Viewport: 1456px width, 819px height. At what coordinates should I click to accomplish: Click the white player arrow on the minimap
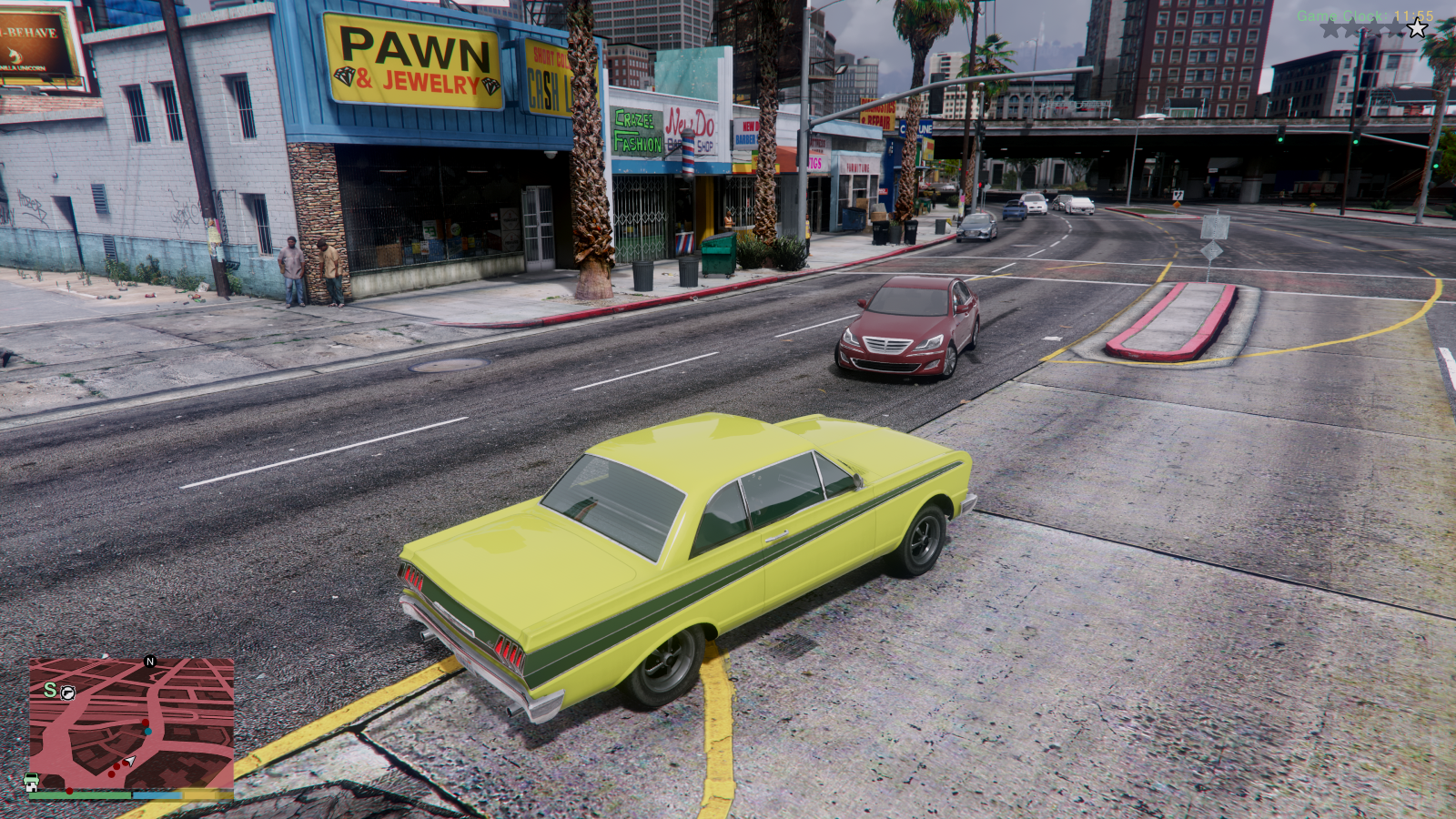130,761
